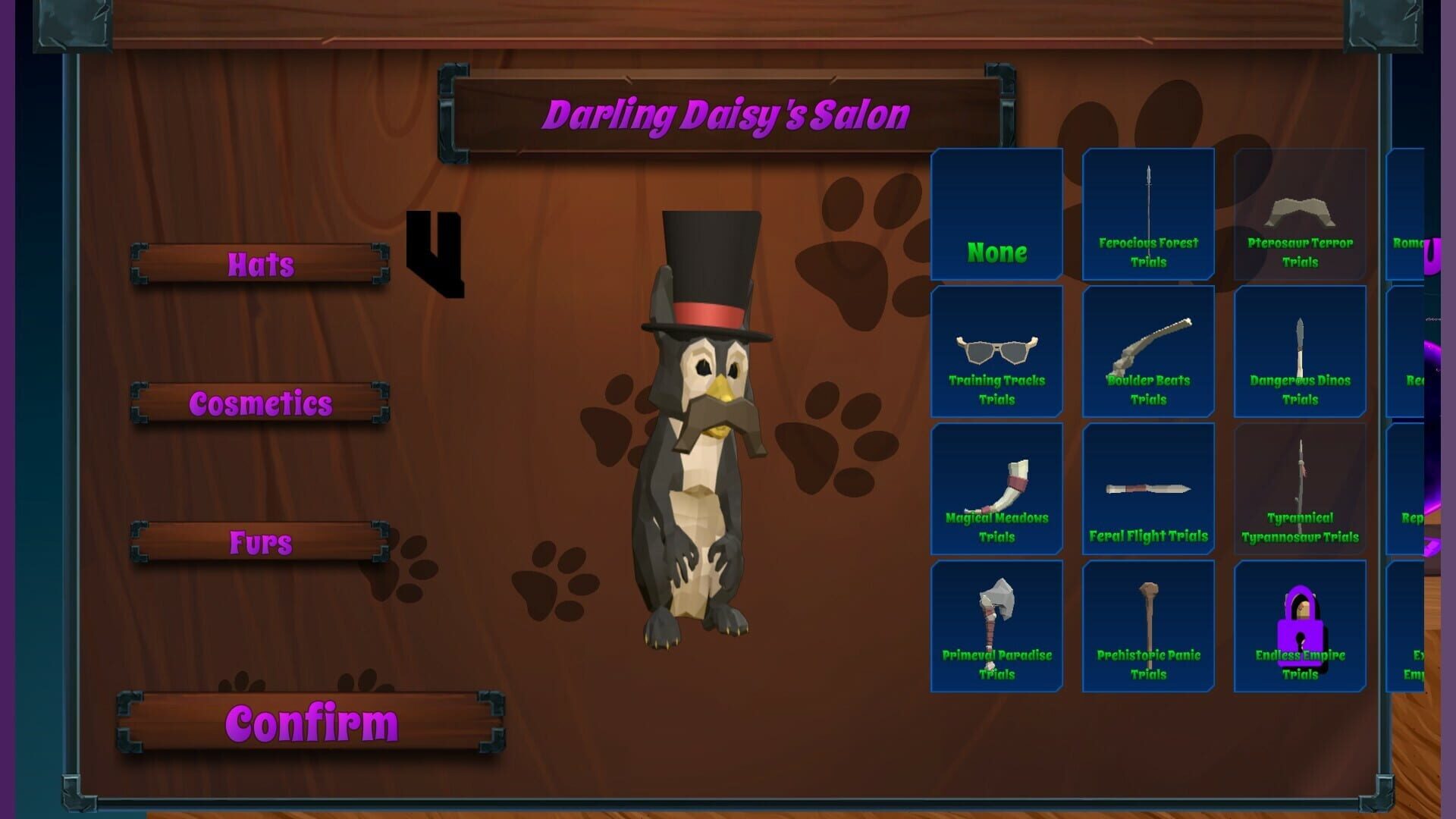Choose the Feral Flight Trials dagger hat
The height and width of the screenshot is (819, 1456).
point(1147,489)
